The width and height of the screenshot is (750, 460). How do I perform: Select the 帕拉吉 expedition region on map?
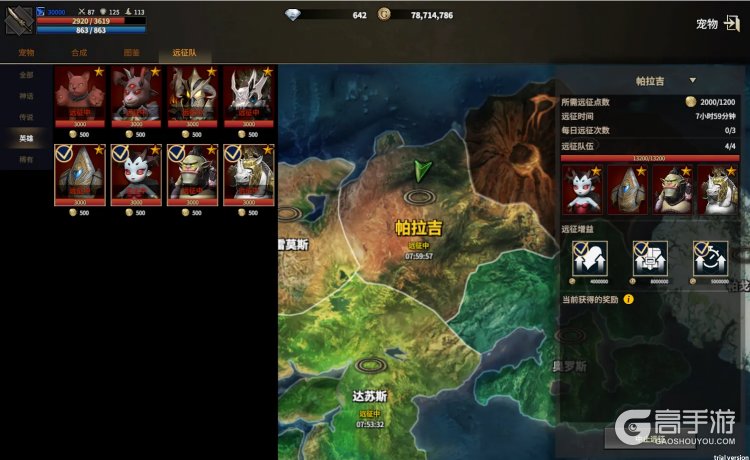click(x=418, y=228)
